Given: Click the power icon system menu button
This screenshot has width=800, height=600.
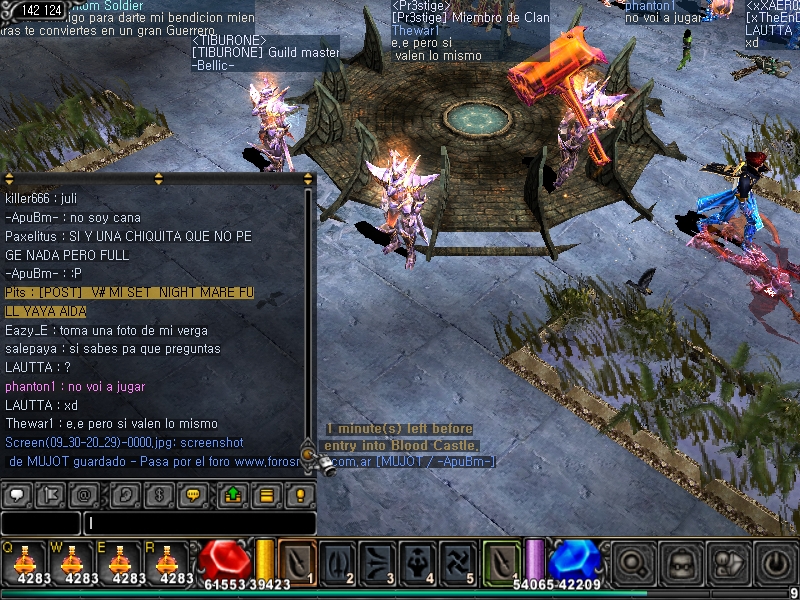Looking at the screenshot, I should tap(775, 564).
